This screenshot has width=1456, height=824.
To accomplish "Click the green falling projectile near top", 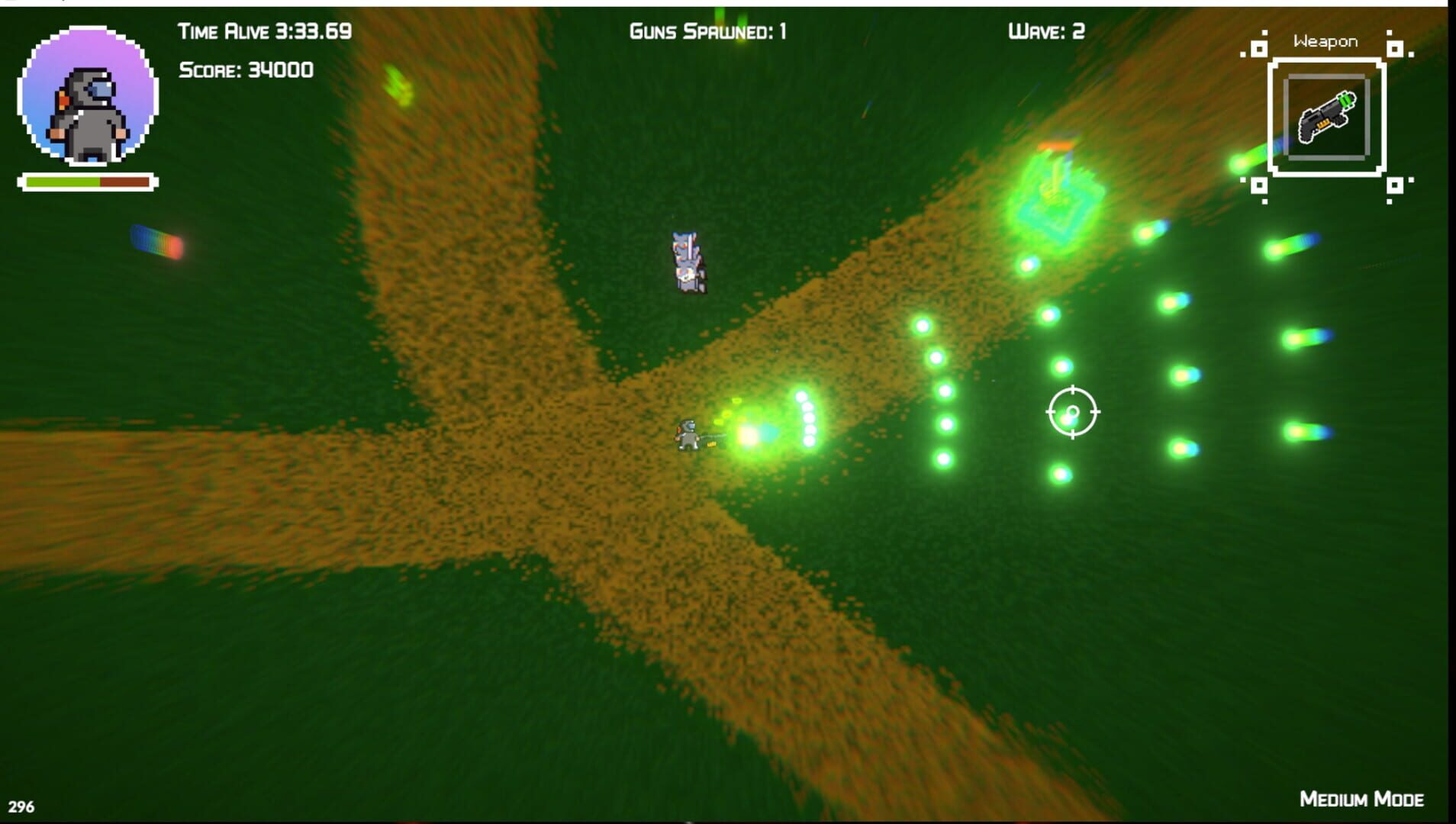I will (x=397, y=84).
